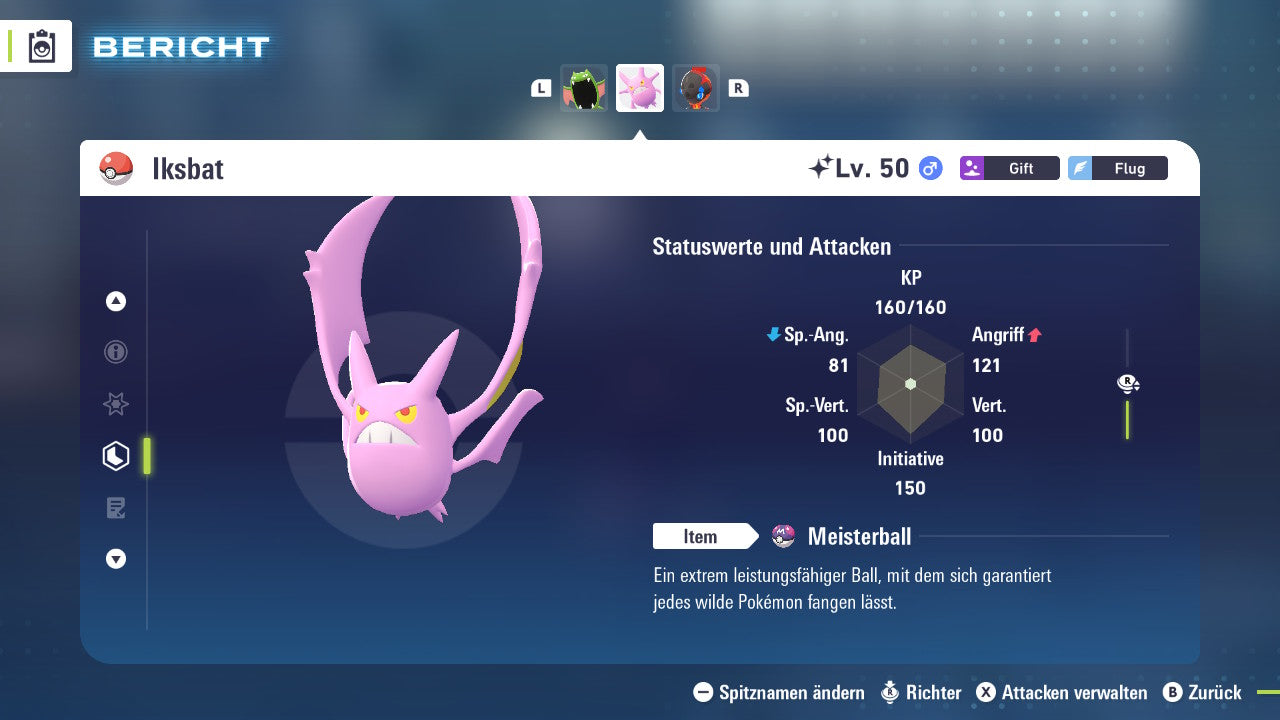Open the info (i) page tab
The height and width of the screenshot is (720, 1280).
click(116, 352)
